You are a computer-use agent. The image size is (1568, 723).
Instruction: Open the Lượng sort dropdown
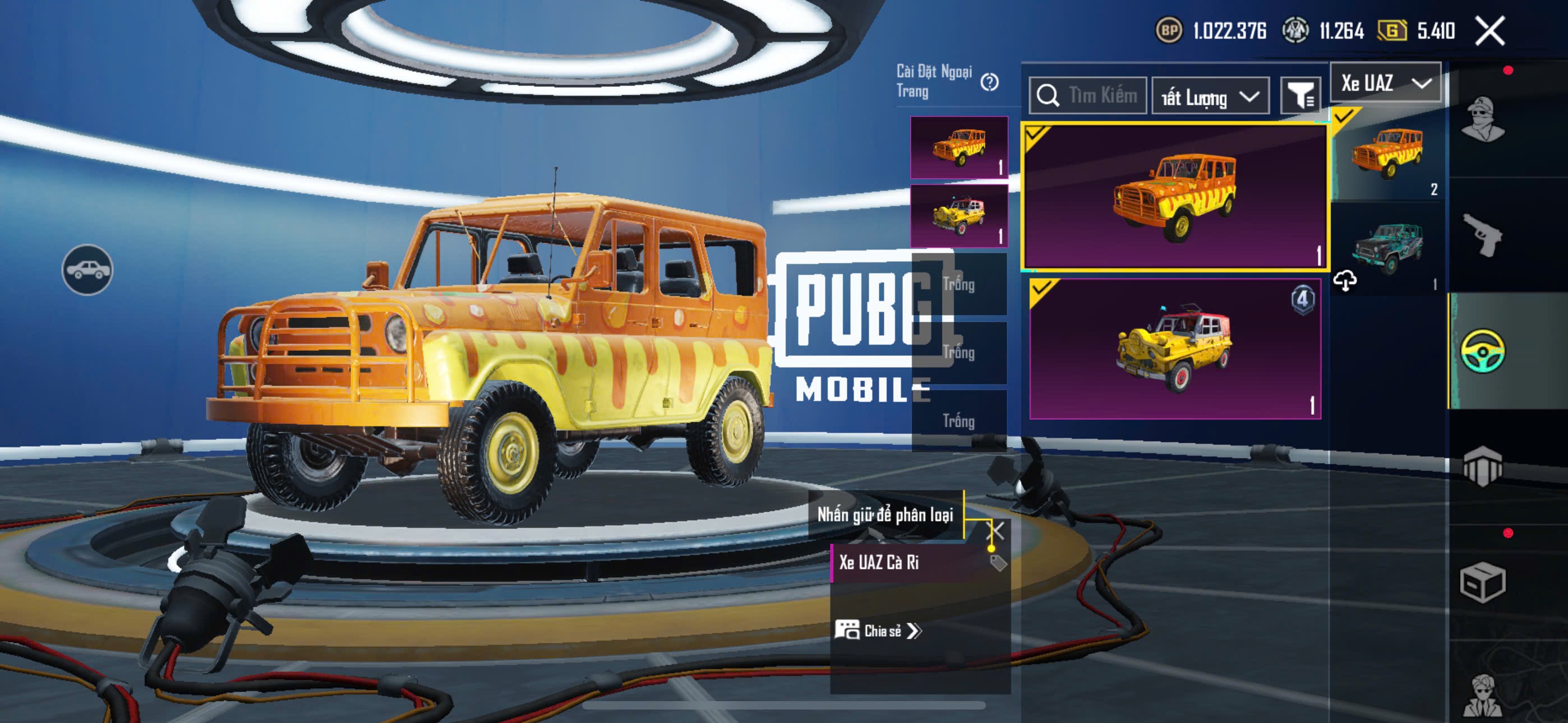click(x=1210, y=96)
